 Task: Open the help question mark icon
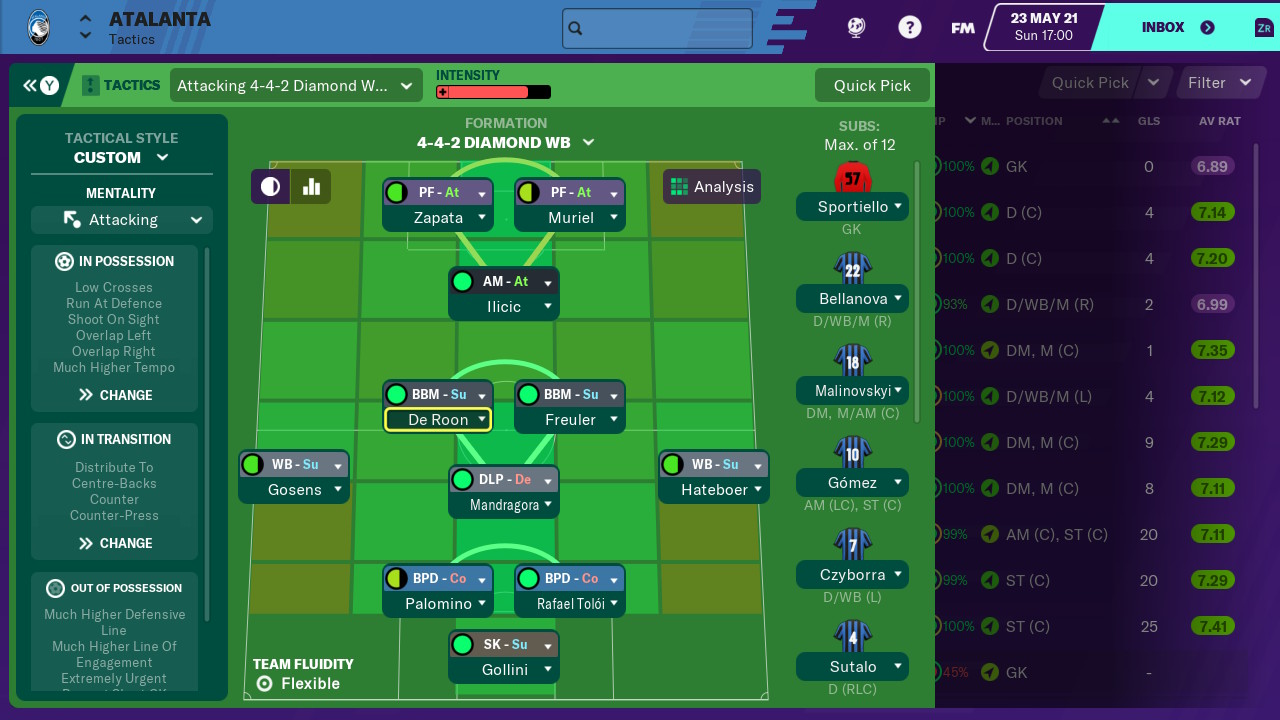[x=909, y=28]
